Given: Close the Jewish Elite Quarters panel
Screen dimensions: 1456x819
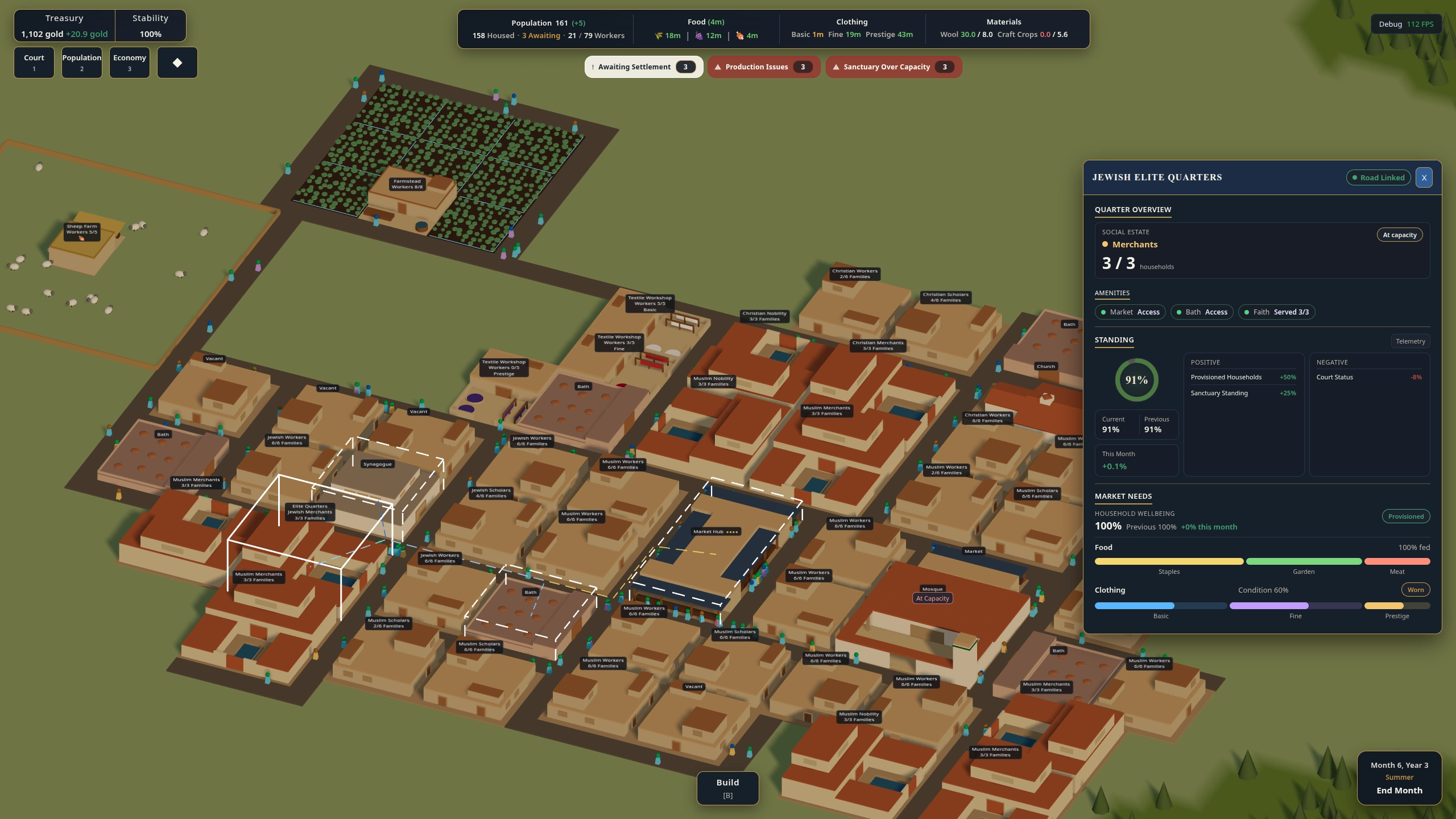Looking at the screenshot, I should [1424, 177].
